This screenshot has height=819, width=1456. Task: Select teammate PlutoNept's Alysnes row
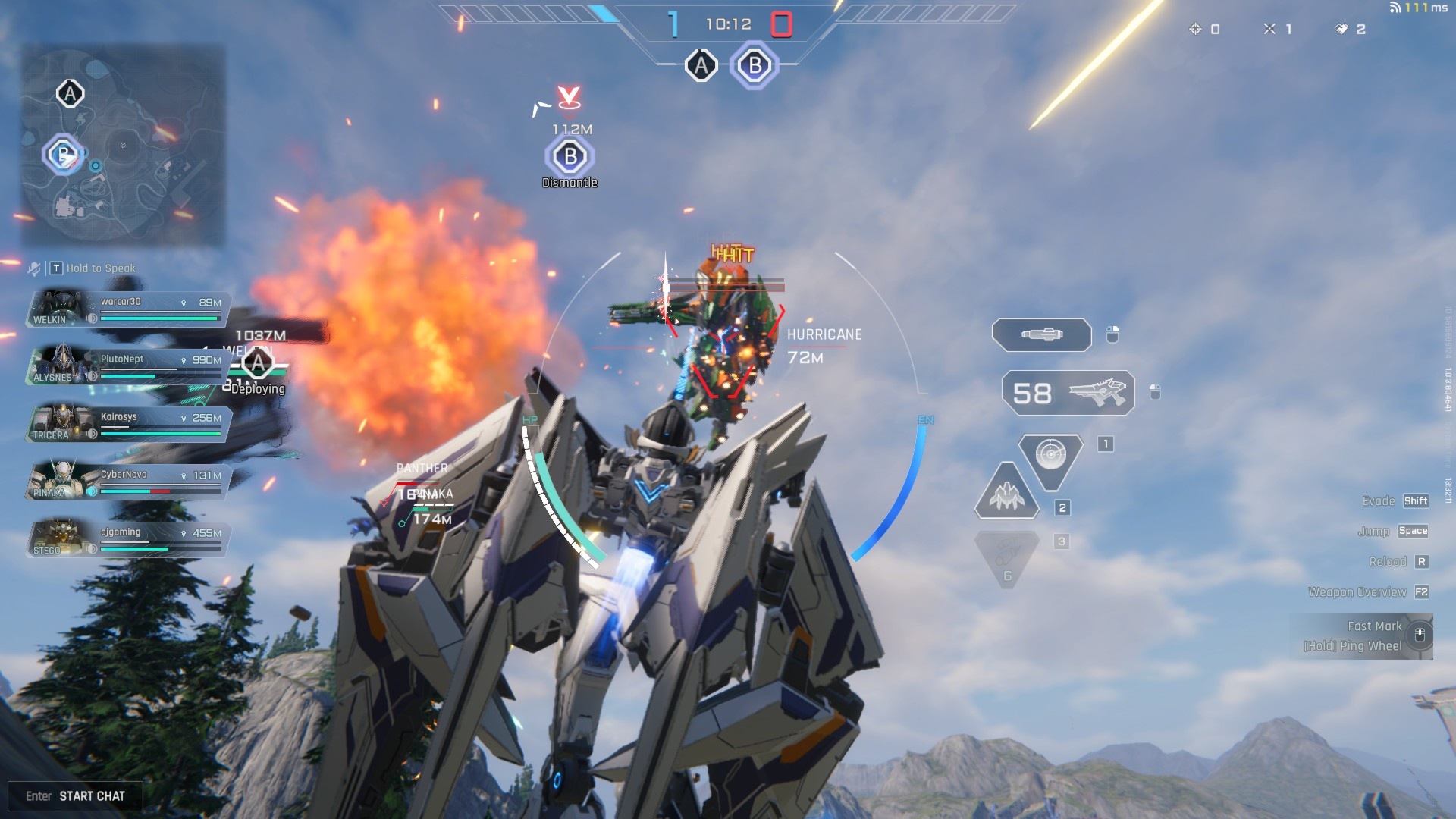click(127, 367)
